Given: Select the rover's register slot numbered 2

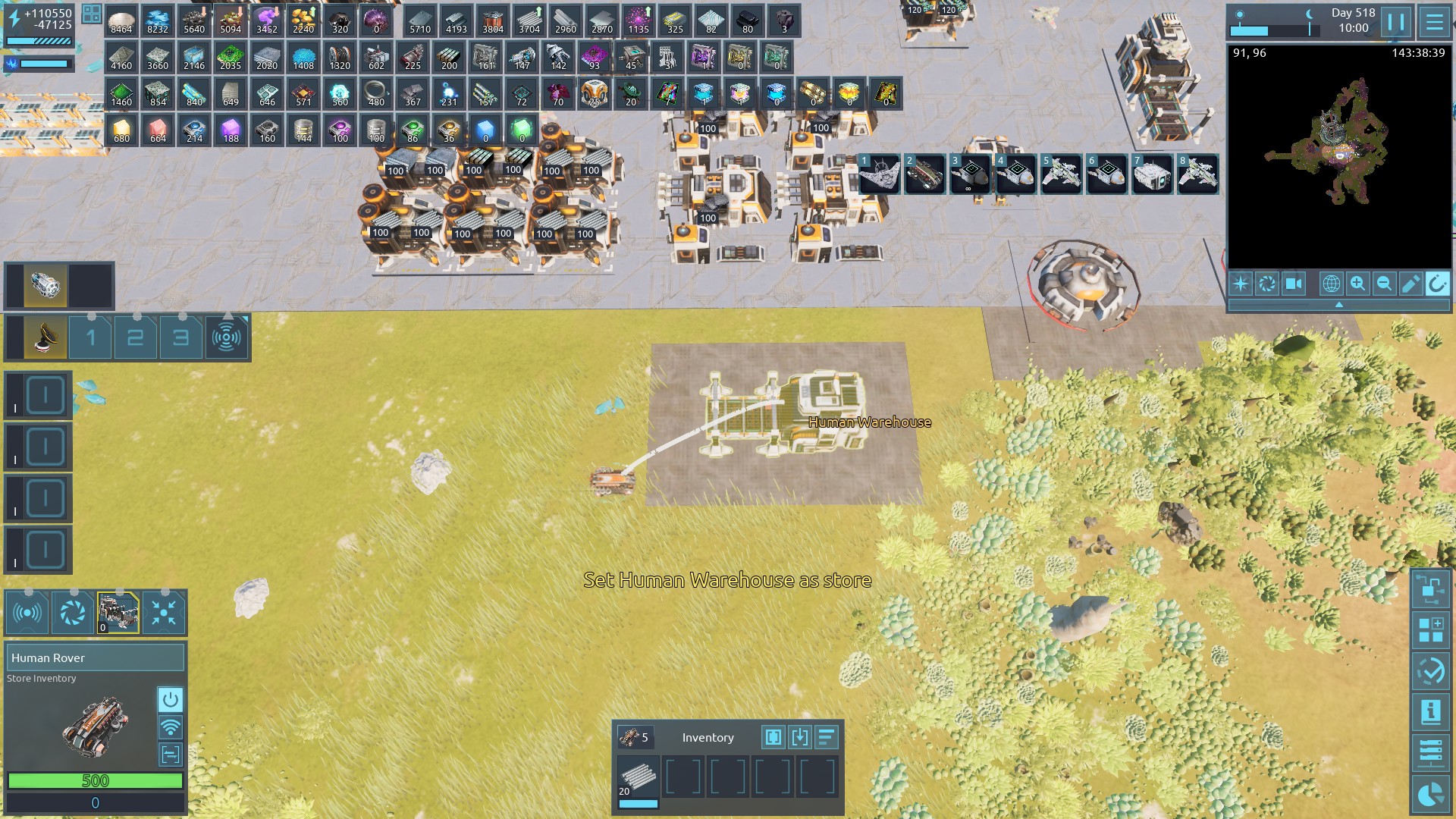Looking at the screenshot, I should pyautogui.click(x=136, y=337).
